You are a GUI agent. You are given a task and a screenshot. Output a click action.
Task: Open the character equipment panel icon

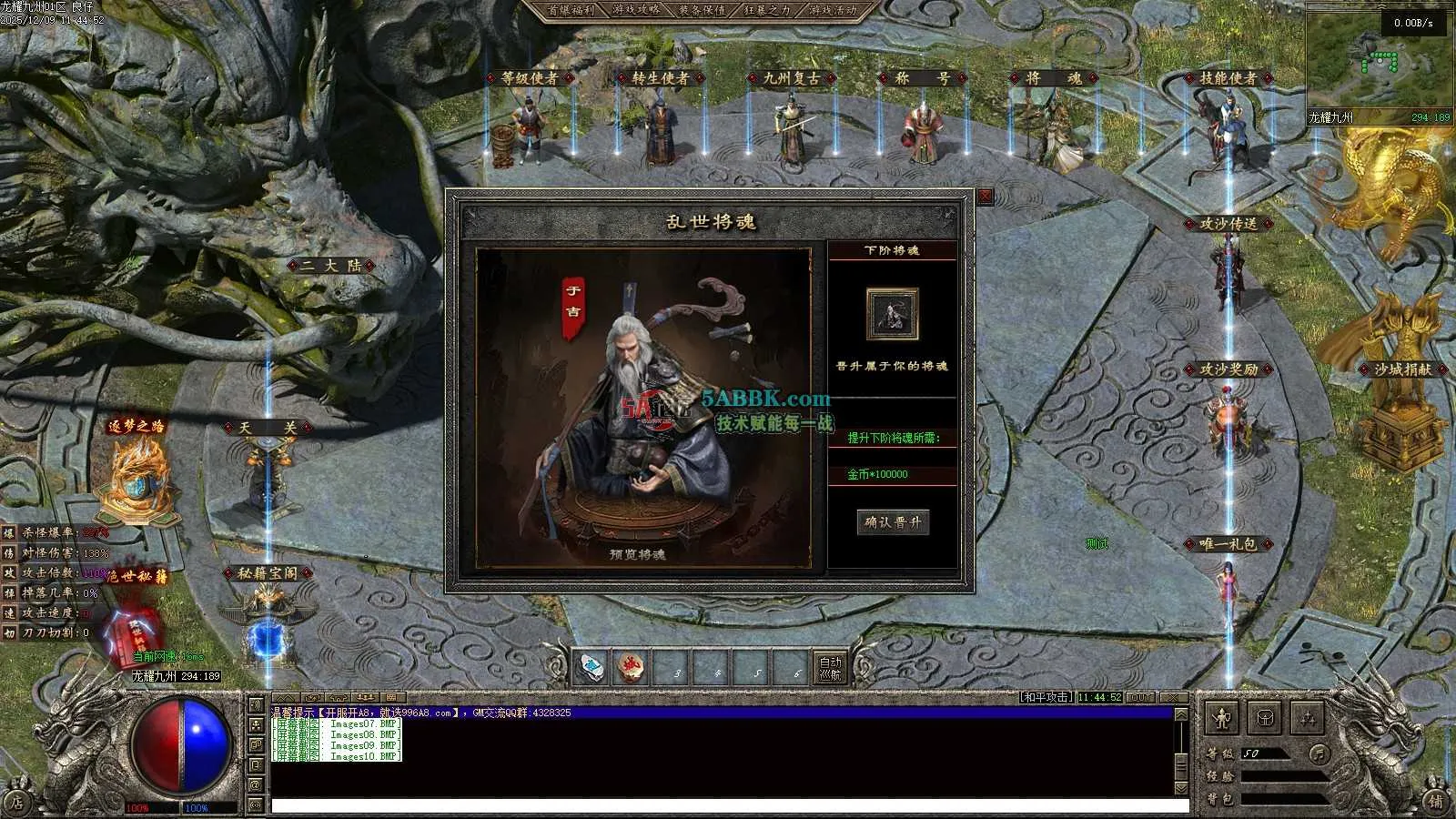point(1222,719)
